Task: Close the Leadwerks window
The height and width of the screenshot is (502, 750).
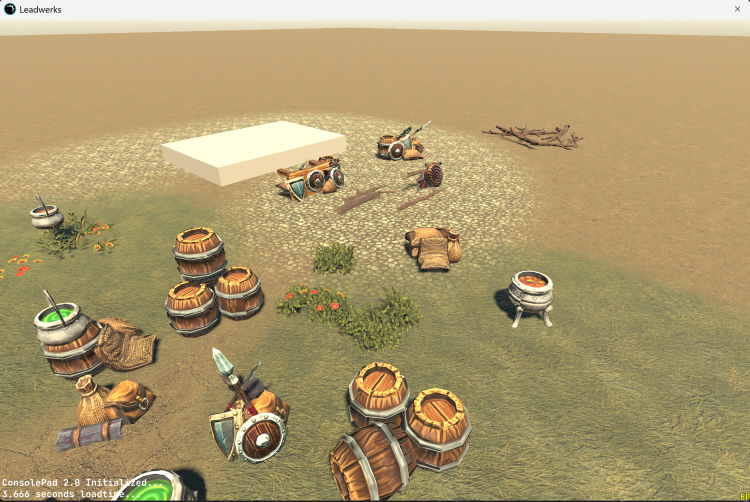Action: coord(737,8)
